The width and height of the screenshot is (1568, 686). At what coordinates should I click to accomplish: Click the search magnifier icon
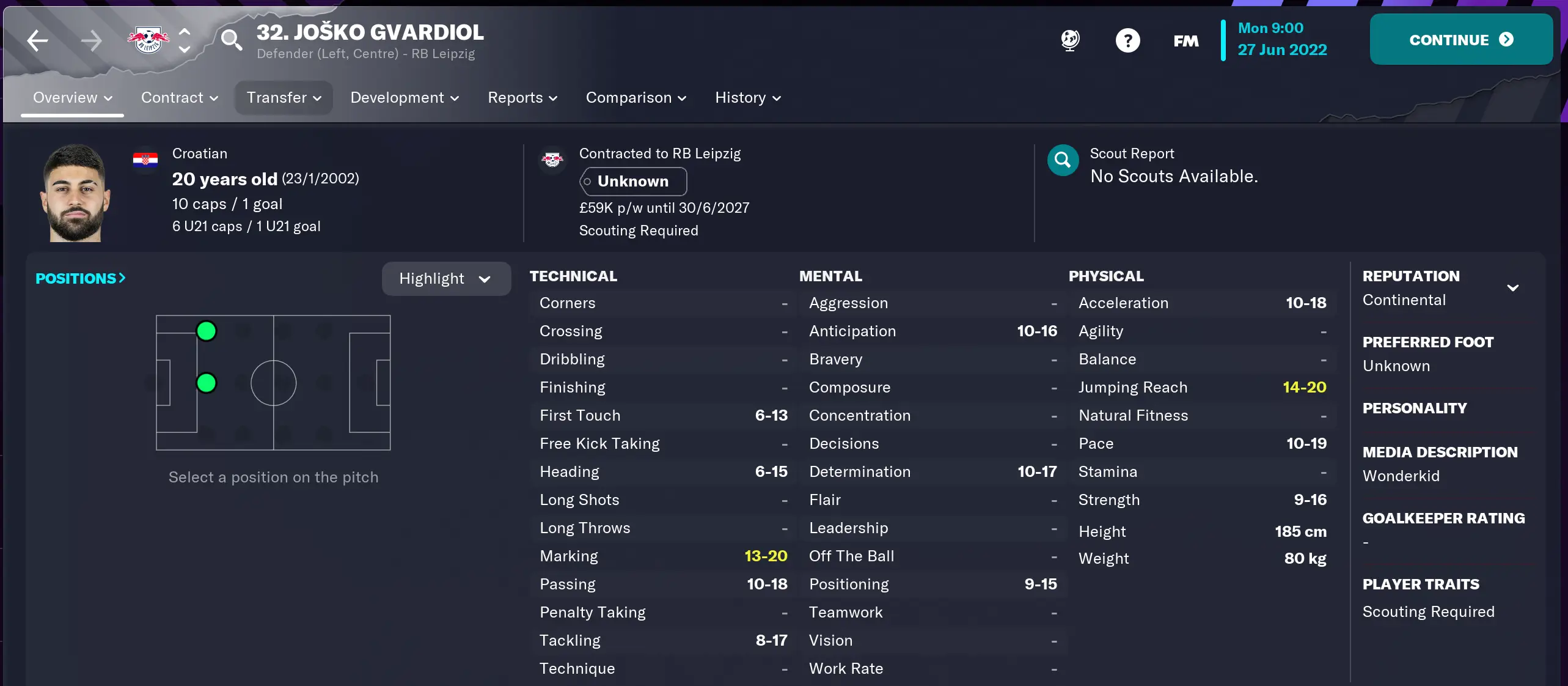coord(231,39)
